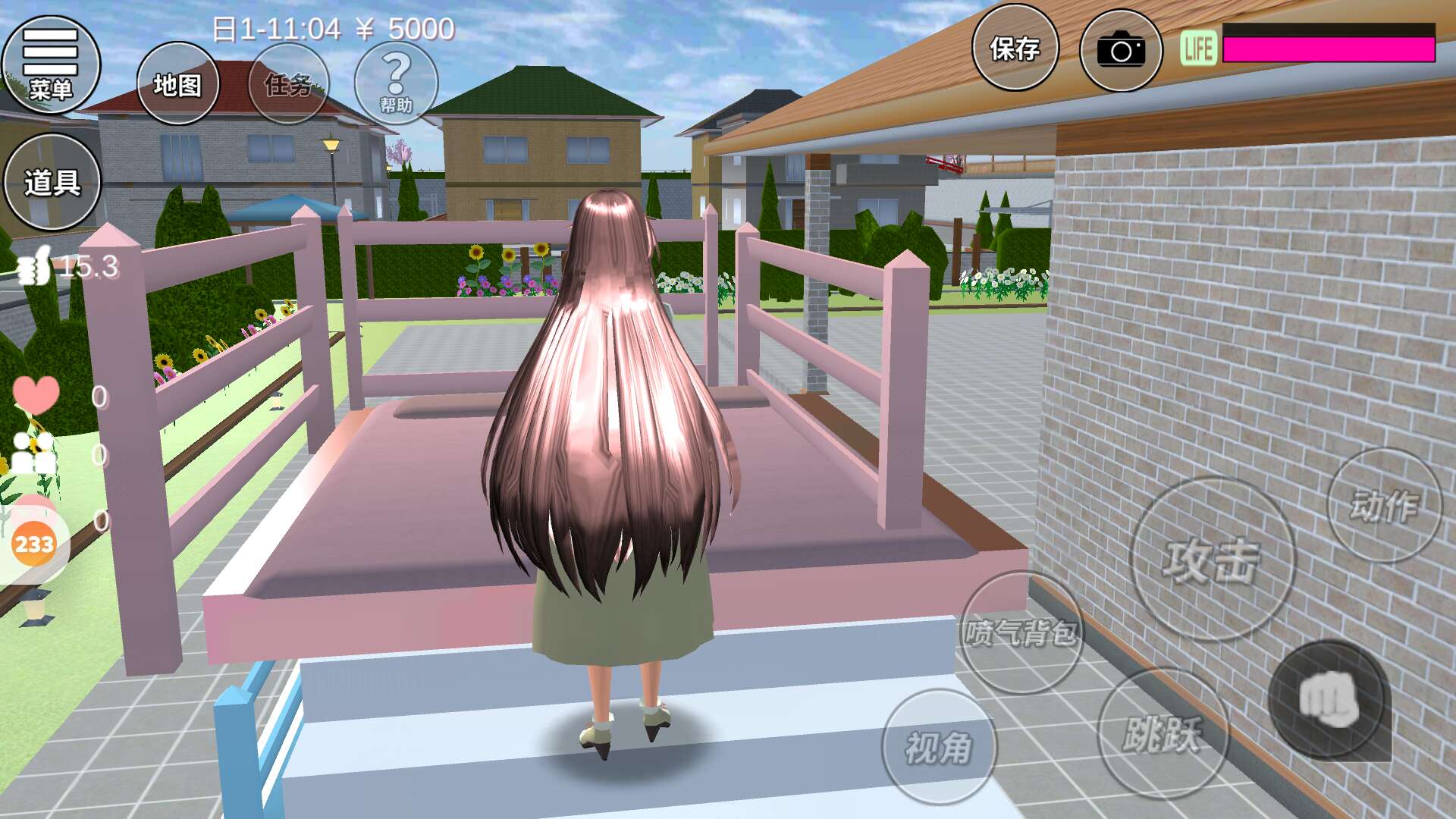Switch camera with 视角 button

coord(939,747)
